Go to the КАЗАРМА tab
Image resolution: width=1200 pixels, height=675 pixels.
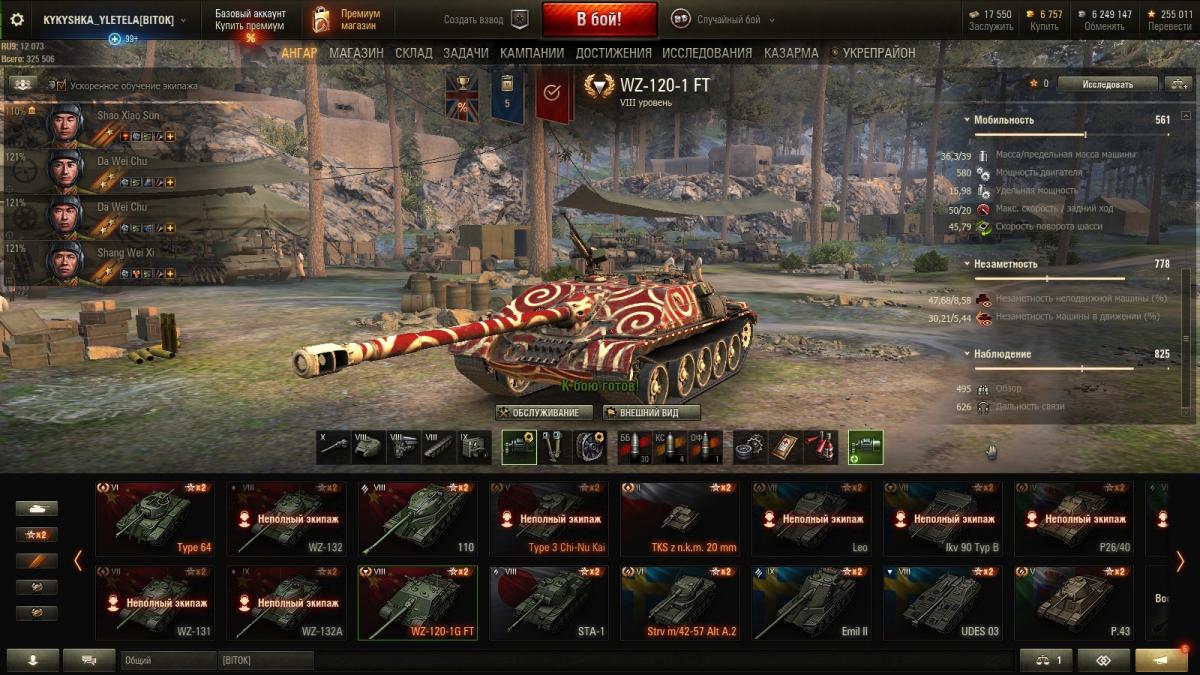point(791,53)
